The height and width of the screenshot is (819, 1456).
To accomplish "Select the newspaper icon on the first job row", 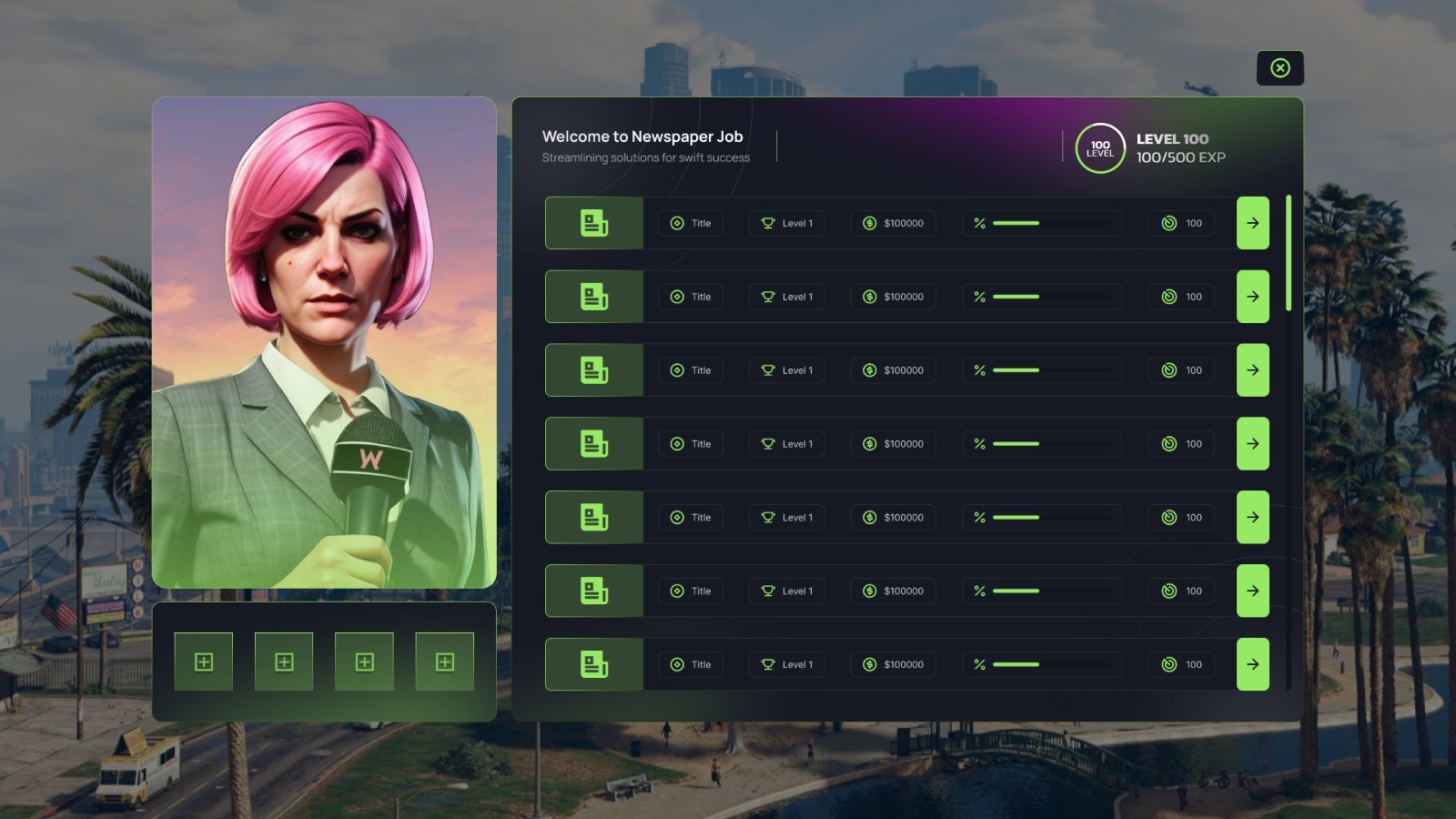I will click(x=593, y=223).
